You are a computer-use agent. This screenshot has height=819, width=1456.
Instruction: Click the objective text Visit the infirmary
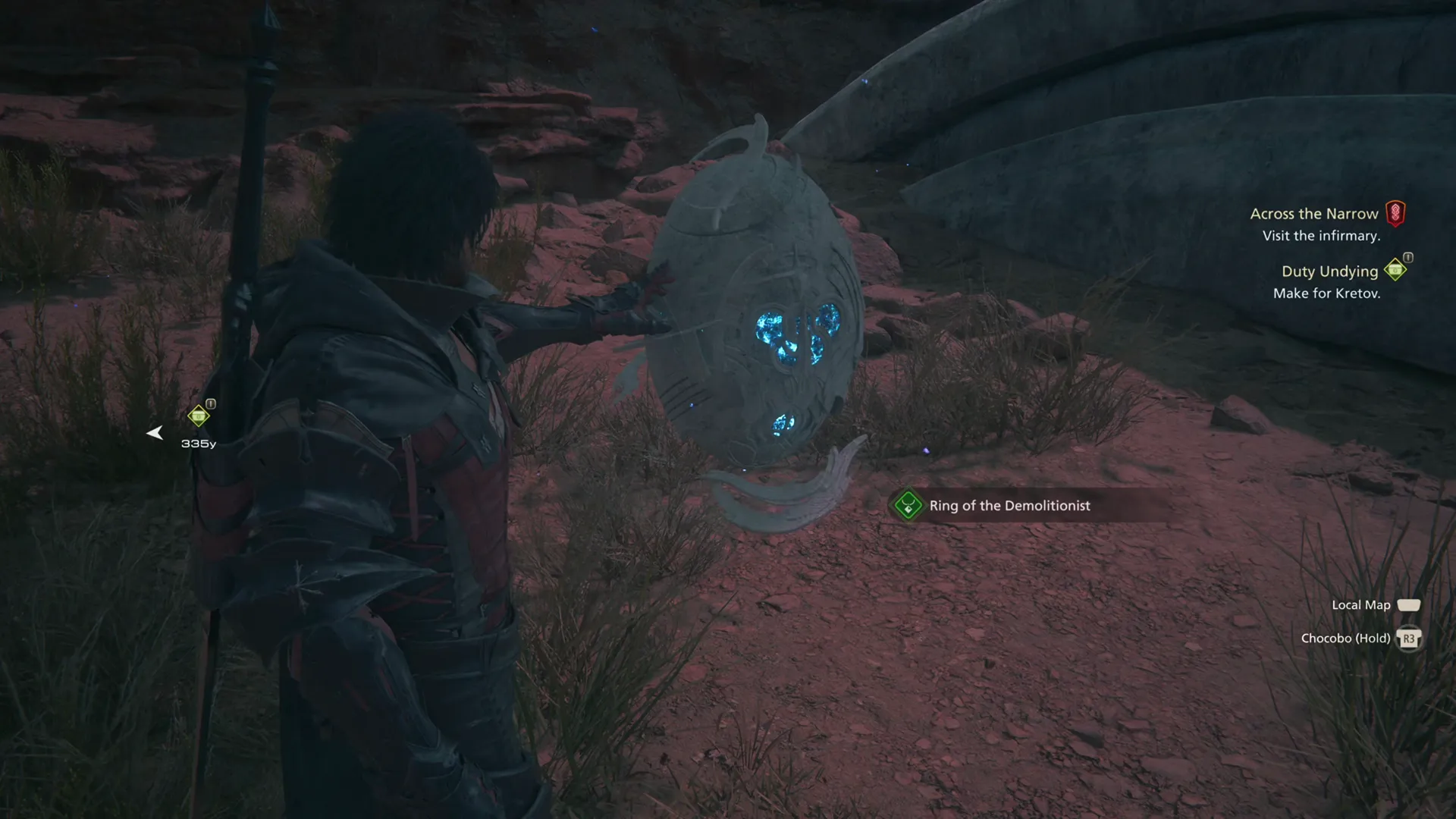click(x=1323, y=237)
